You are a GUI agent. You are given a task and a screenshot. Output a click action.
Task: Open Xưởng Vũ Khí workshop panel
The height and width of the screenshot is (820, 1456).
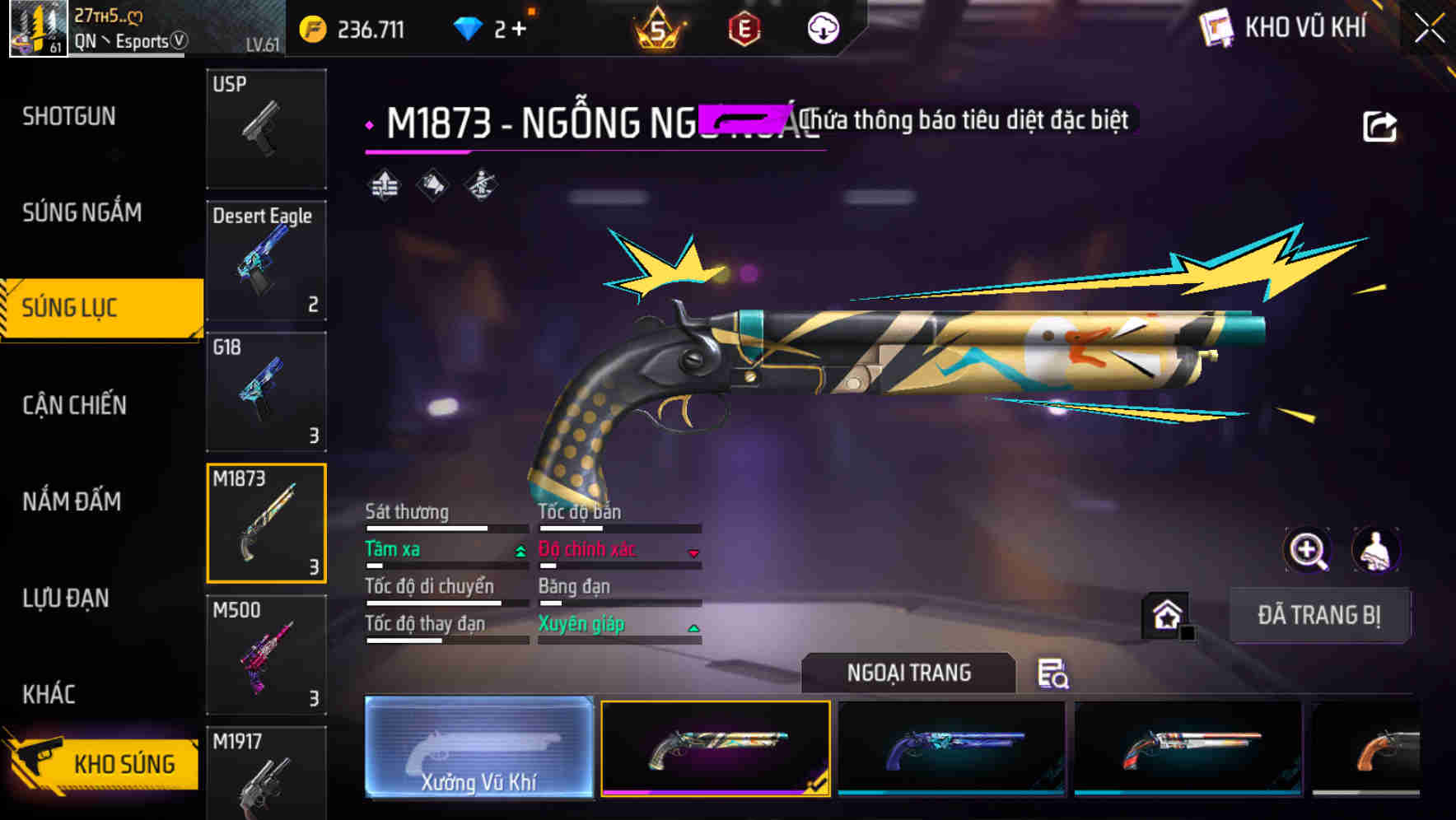(478, 749)
